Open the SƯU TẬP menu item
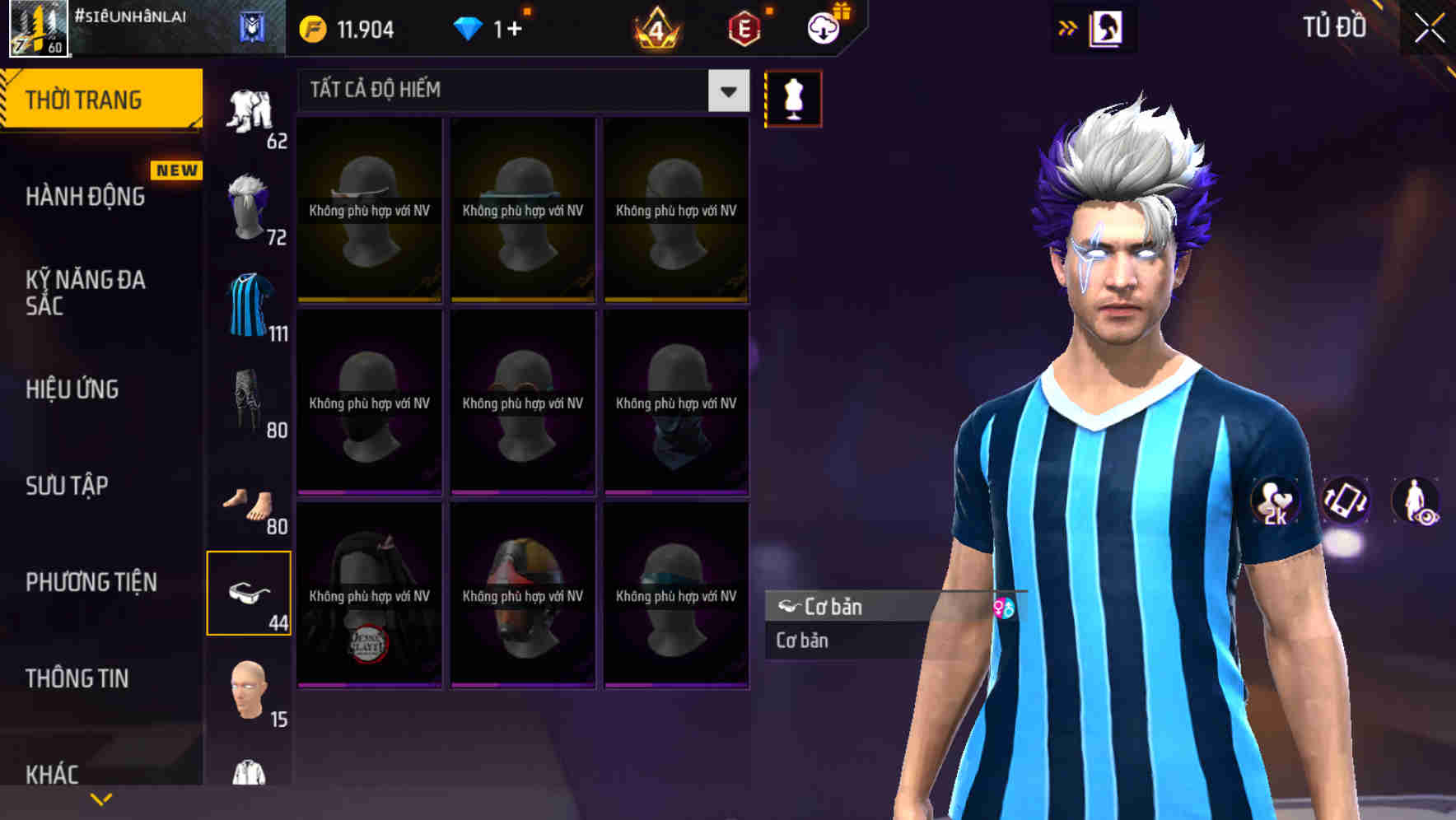This screenshot has height=820, width=1456. pos(66,486)
